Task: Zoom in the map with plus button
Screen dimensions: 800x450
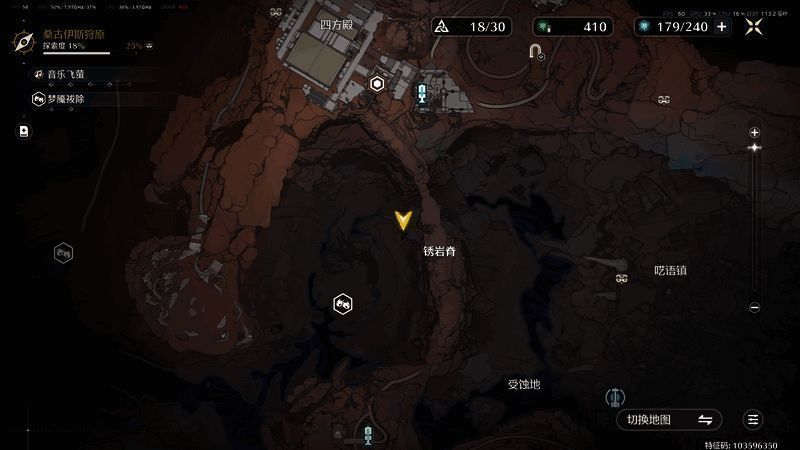Action: (x=755, y=132)
